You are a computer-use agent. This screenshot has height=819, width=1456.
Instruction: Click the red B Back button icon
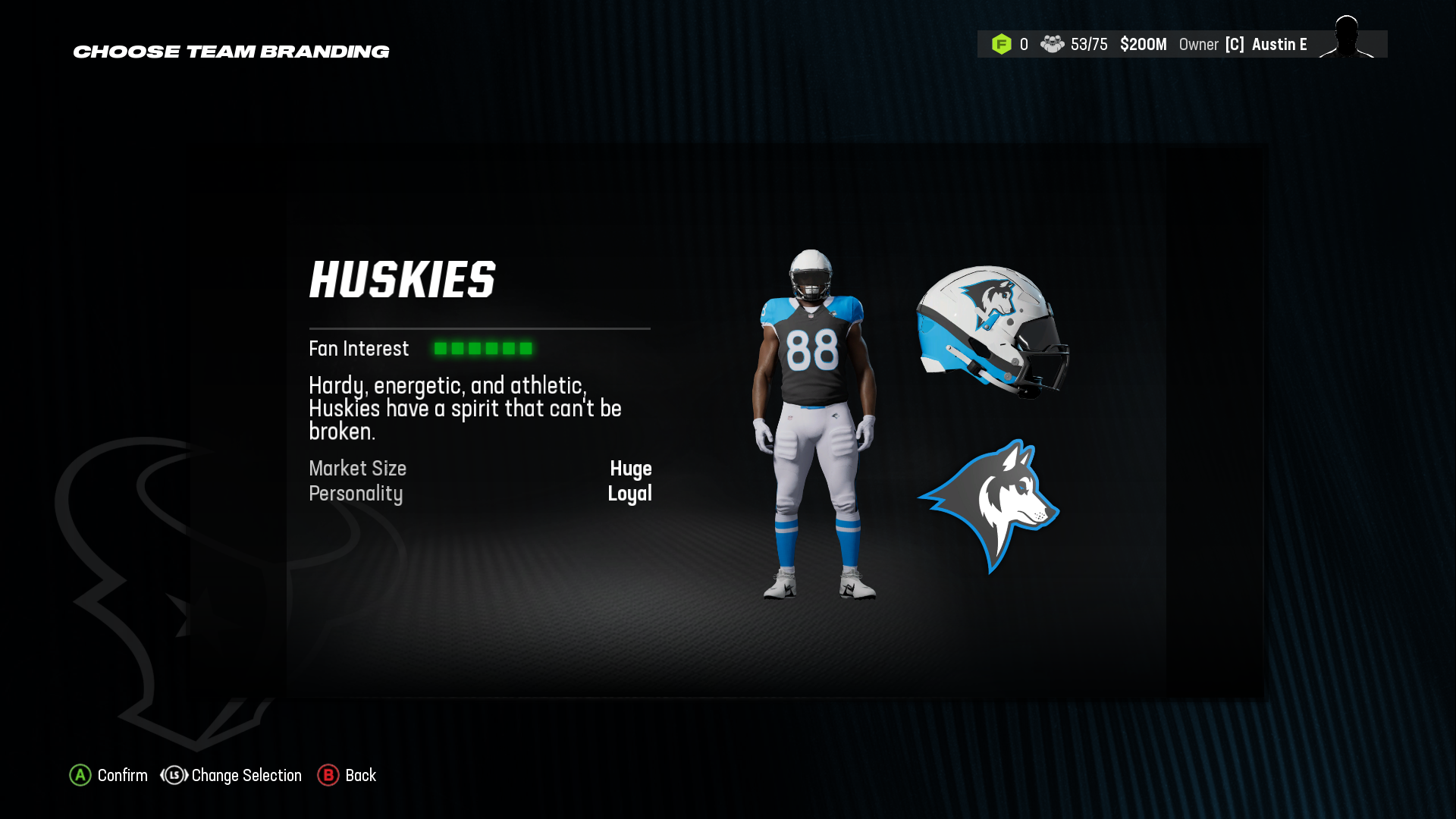(x=328, y=775)
